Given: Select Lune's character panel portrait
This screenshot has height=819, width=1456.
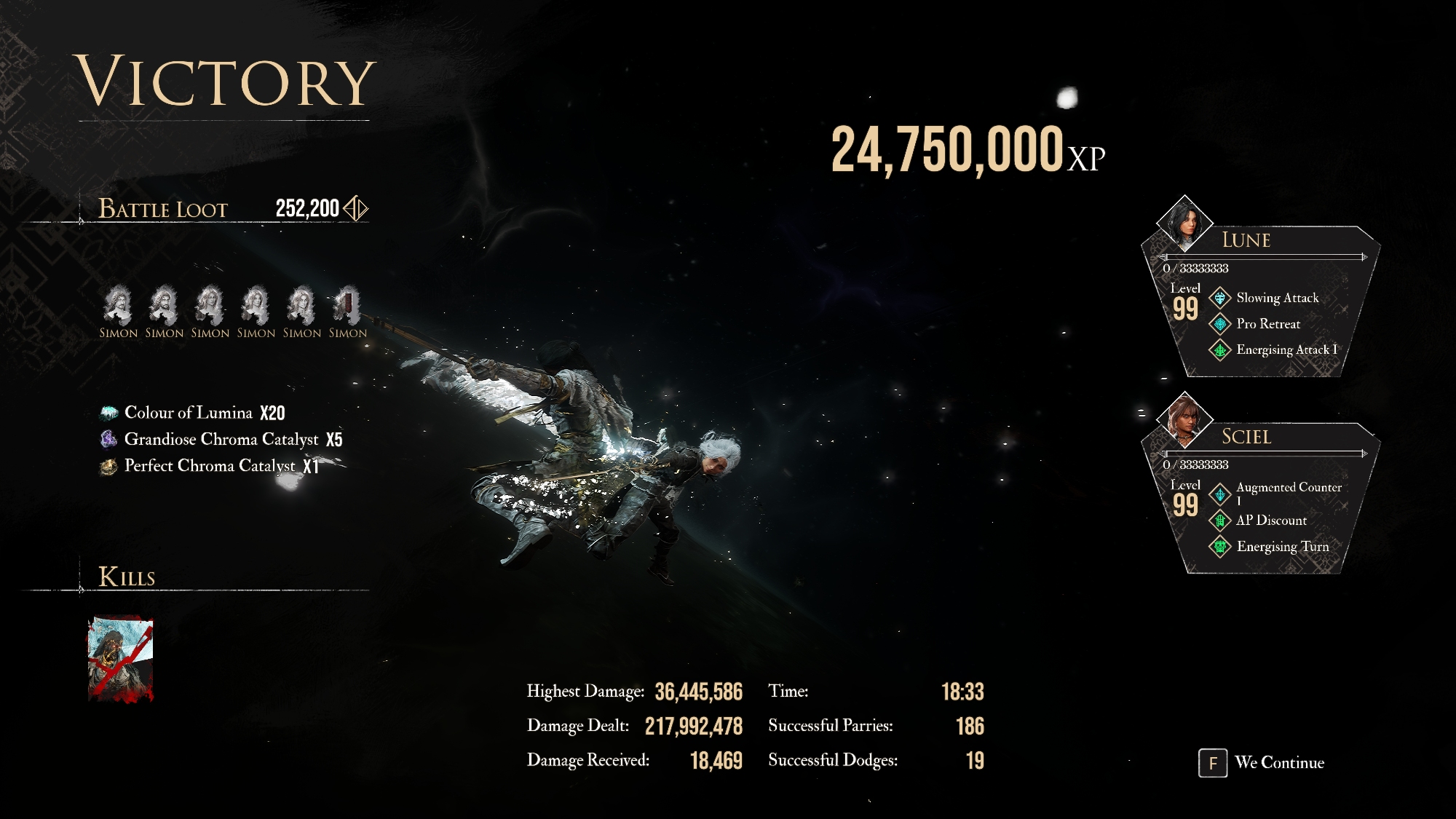Looking at the screenshot, I should point(1184,222).
